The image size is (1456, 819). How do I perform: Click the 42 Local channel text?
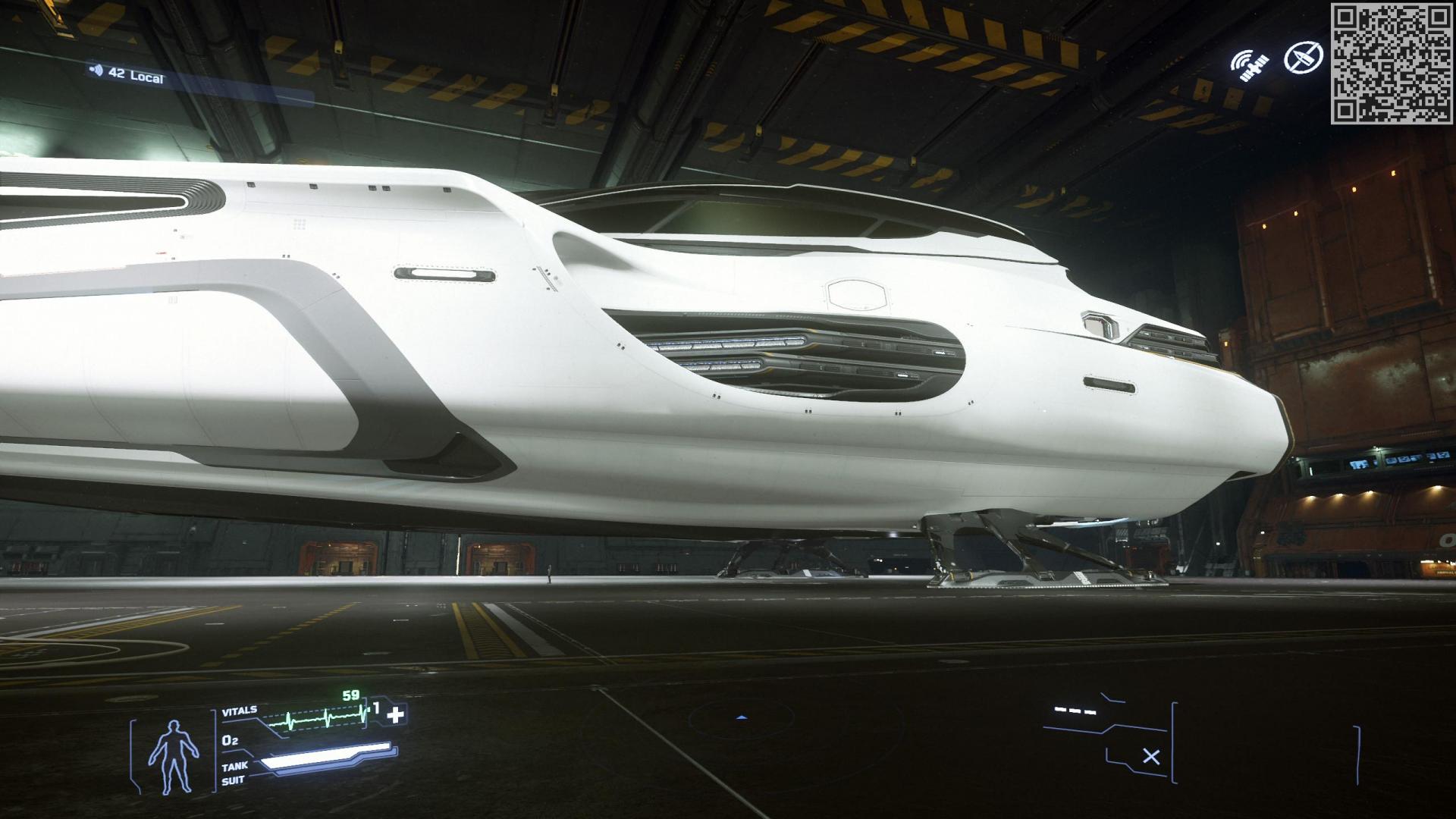pos(135,75)
